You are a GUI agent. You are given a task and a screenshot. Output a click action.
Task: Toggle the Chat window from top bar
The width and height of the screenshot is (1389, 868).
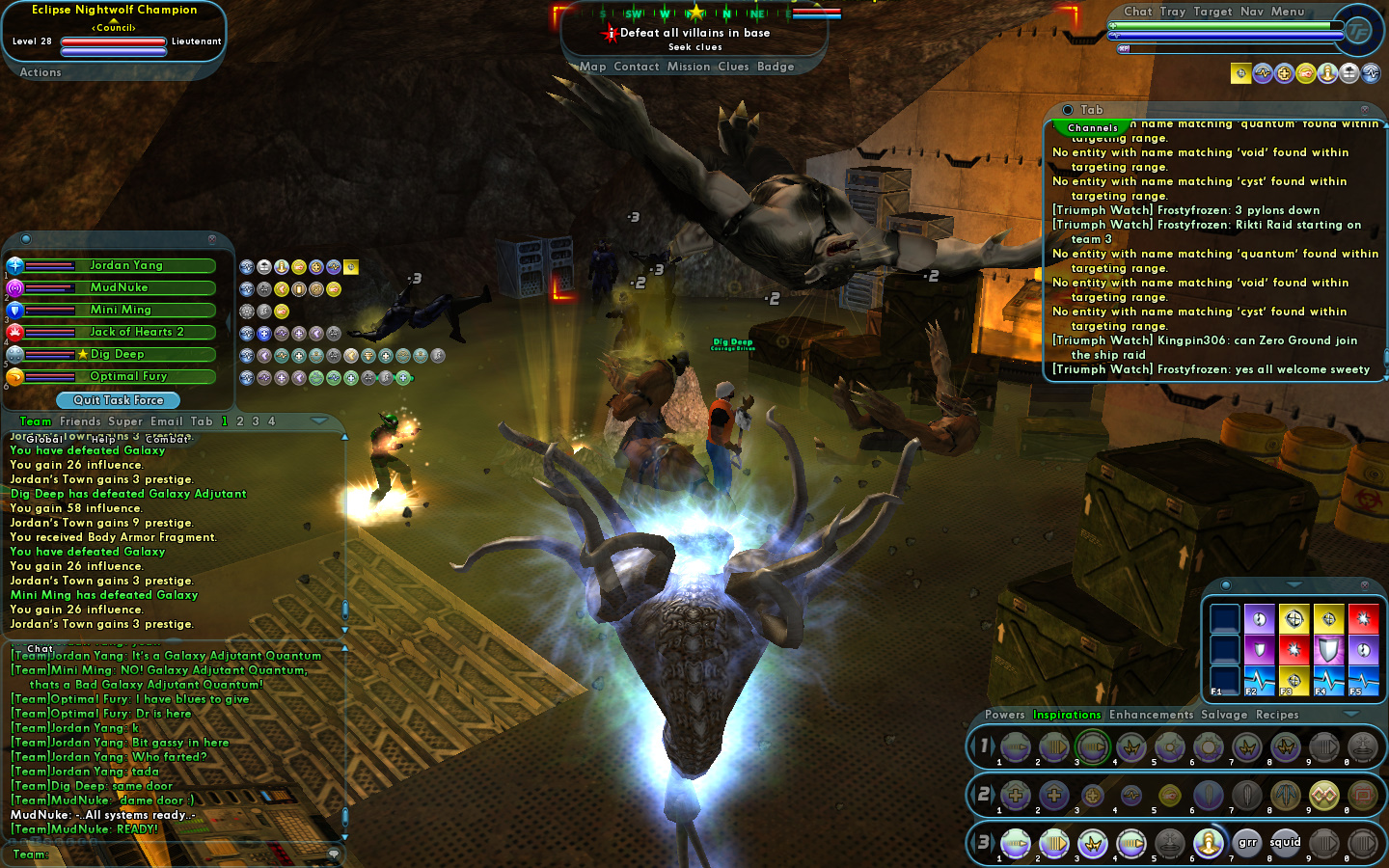(x=1137, y=12)
